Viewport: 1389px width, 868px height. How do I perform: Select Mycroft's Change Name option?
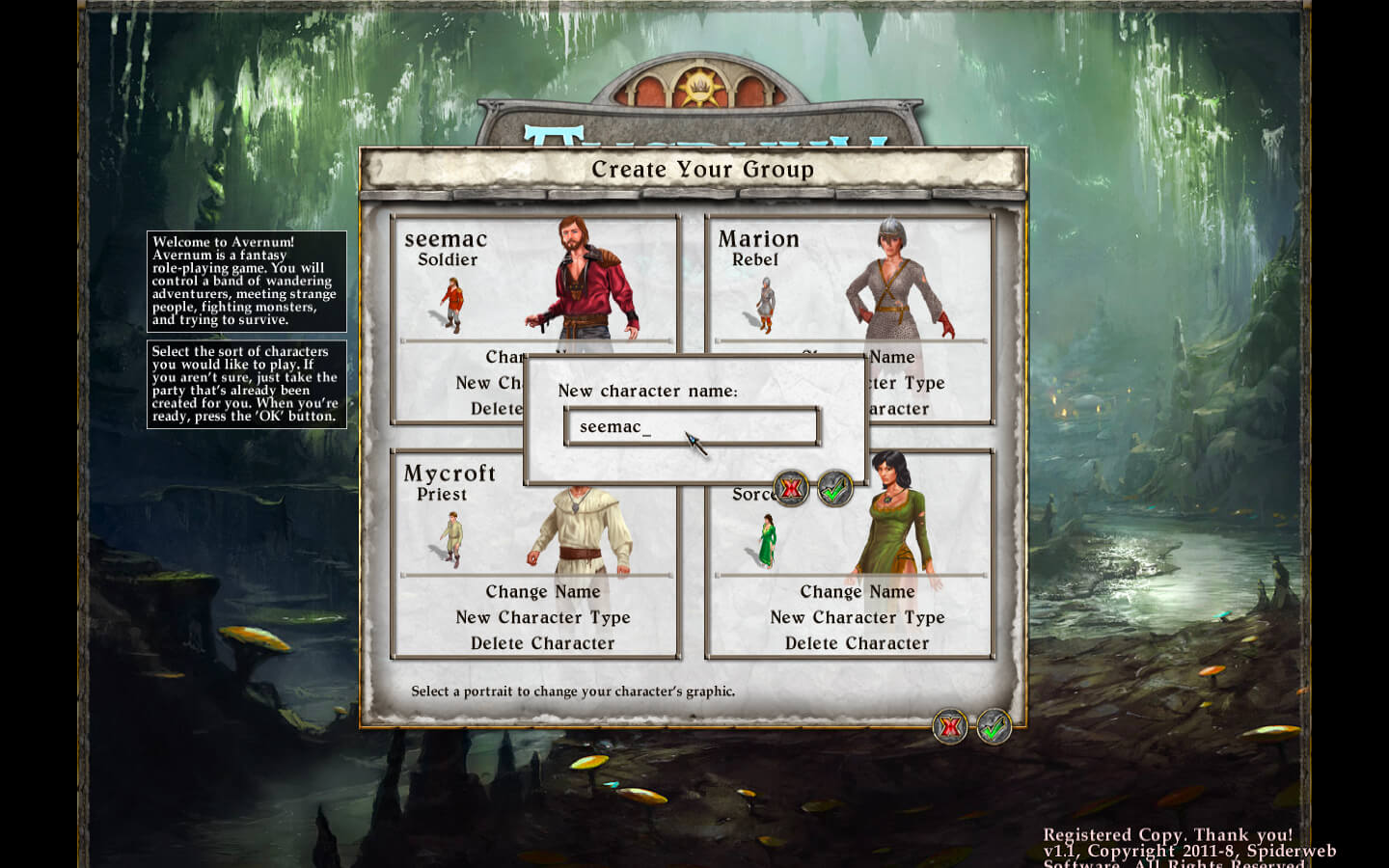[542, 591]
